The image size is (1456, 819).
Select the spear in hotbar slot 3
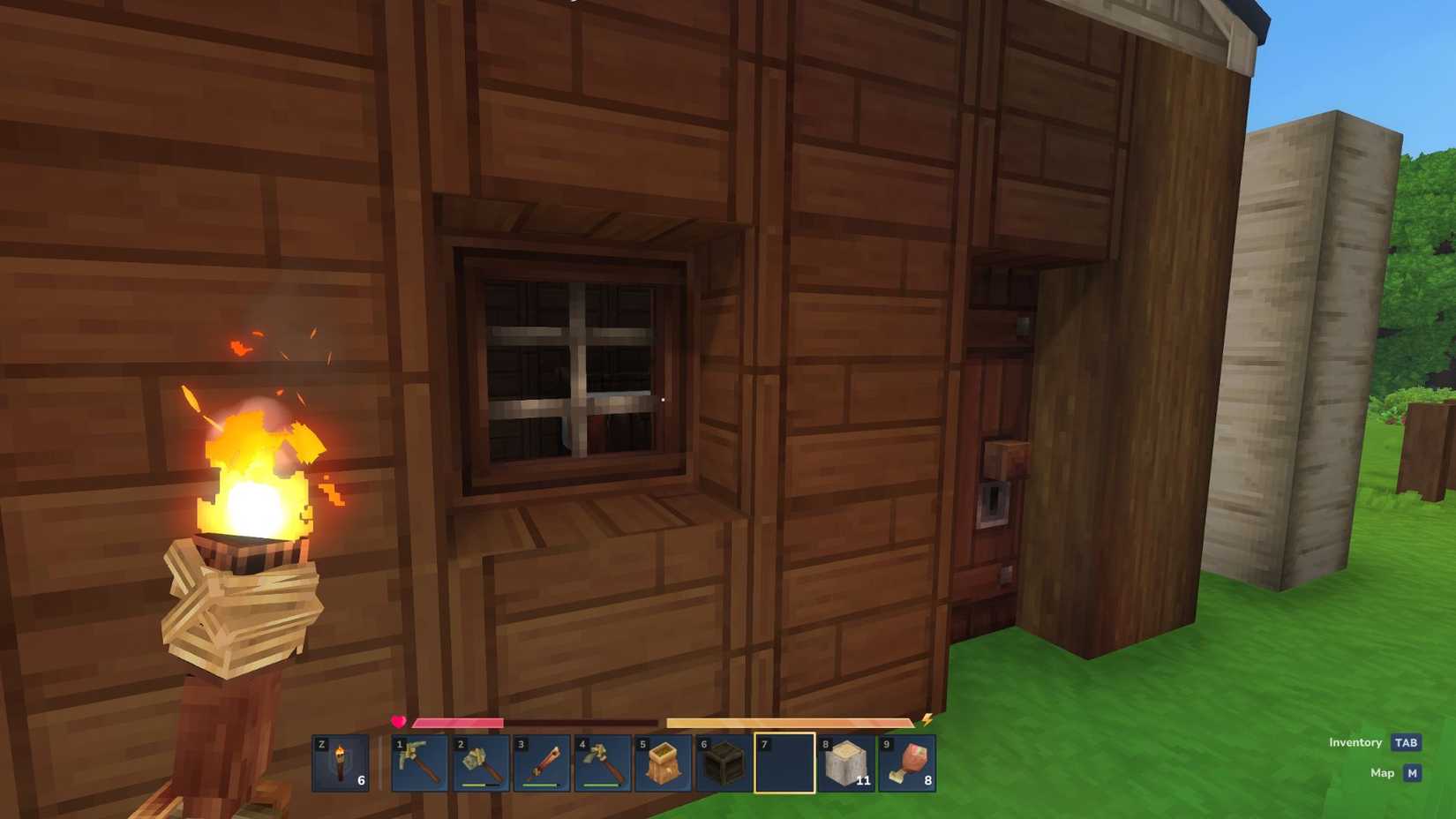coord(542,763)
